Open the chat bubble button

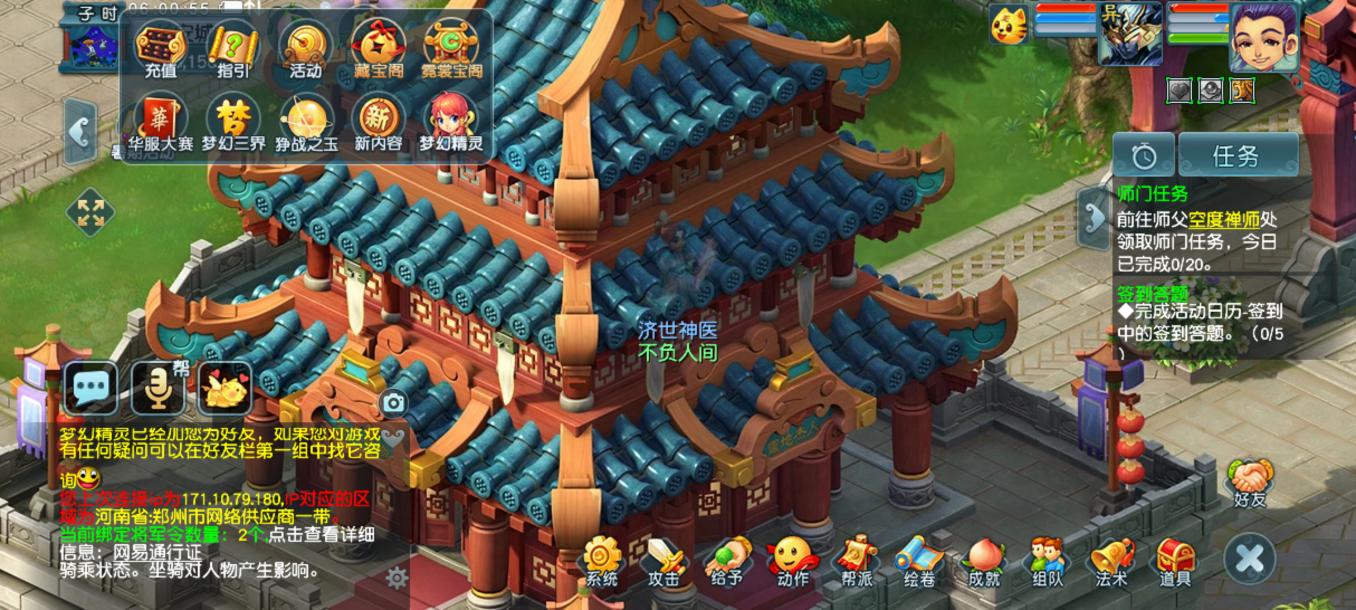point(91,388)
